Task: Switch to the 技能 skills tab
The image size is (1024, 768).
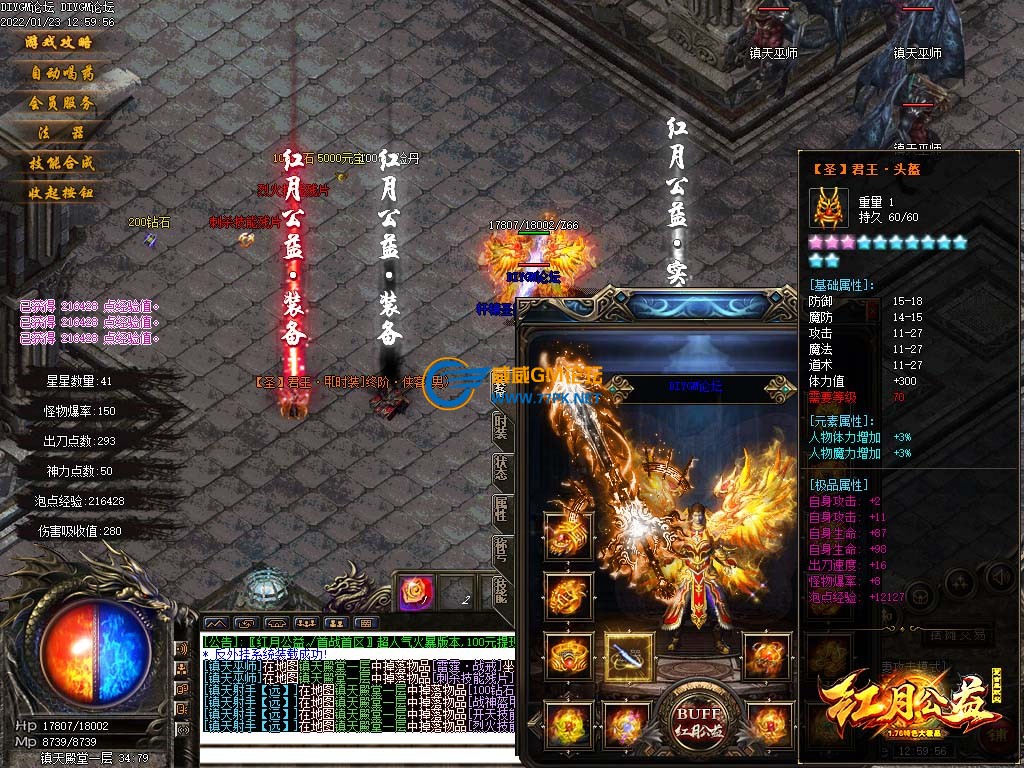Action: coord(501,590)
